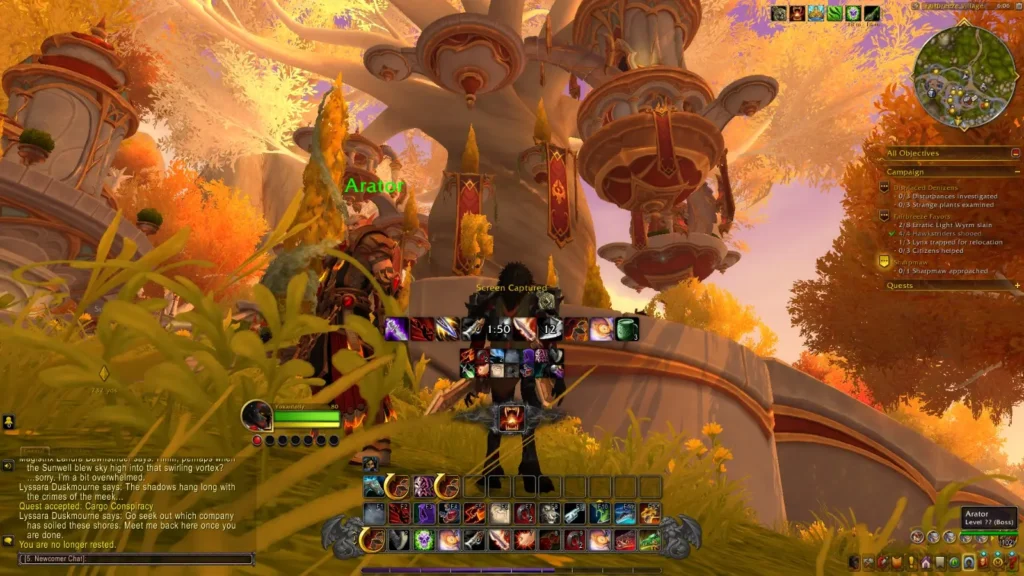The image size is (1024, 576).
Task: Toggle the chat voice speaker button
Action: (x=8, y=466)
